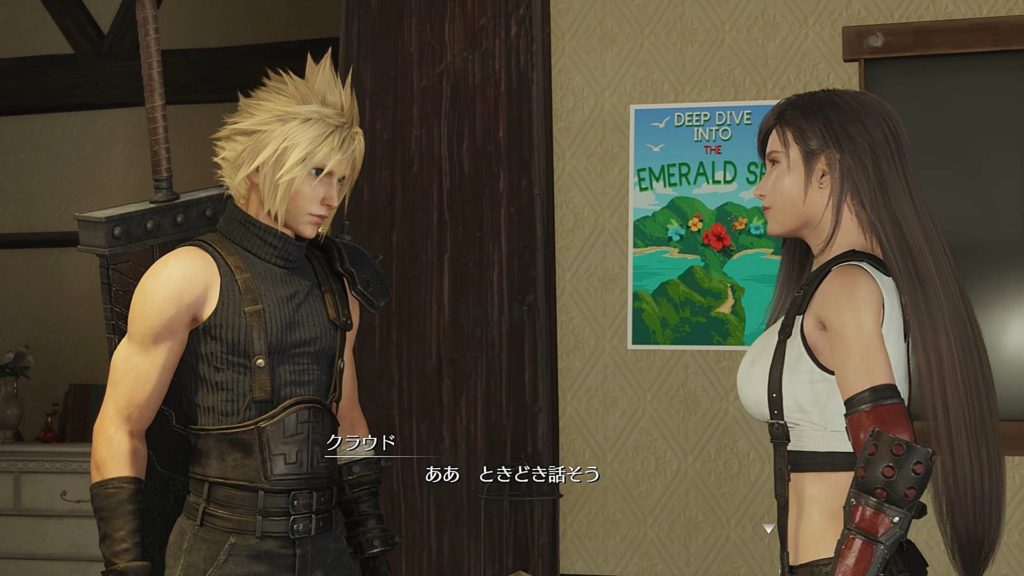The image size is (1024, 576).
Task: Click the dialogue advance arrow indicator
Action: pyautogui.click(x=768, y=527)
